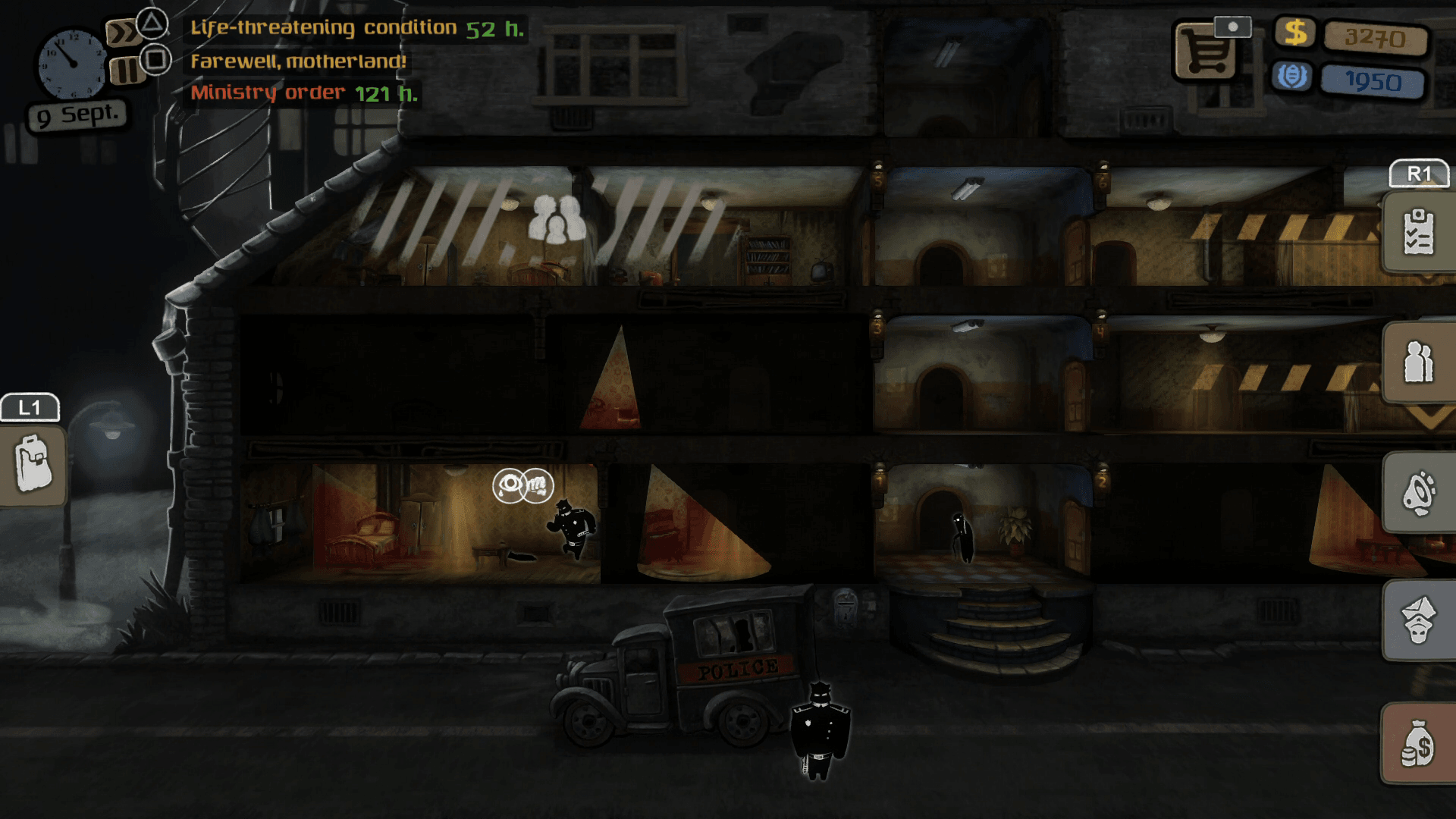Select the 'Ministry order' quest entry

[303, 93]
